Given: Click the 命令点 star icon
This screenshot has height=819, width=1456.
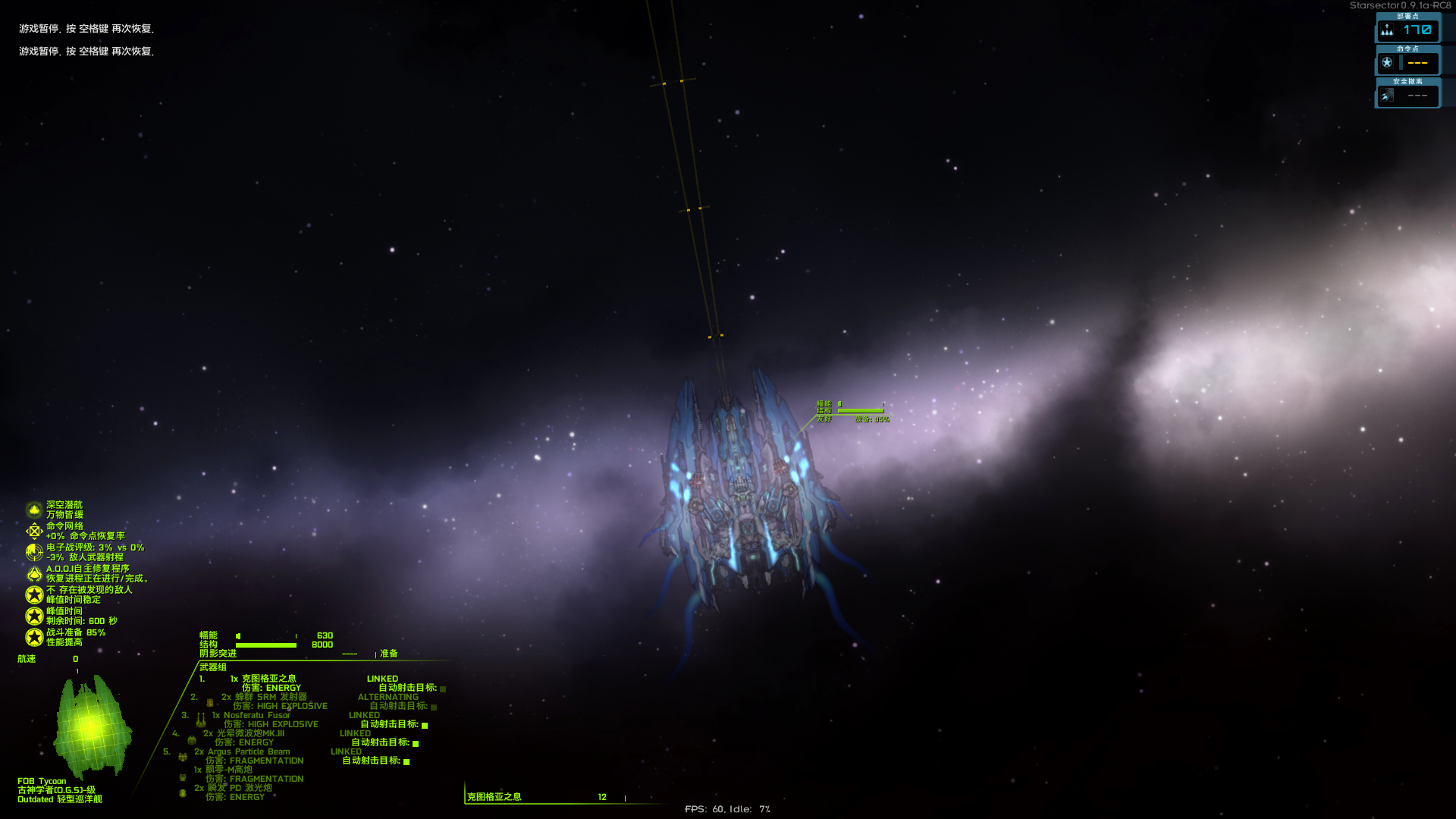Looking at the screenshot, I should coord(1387,63).
